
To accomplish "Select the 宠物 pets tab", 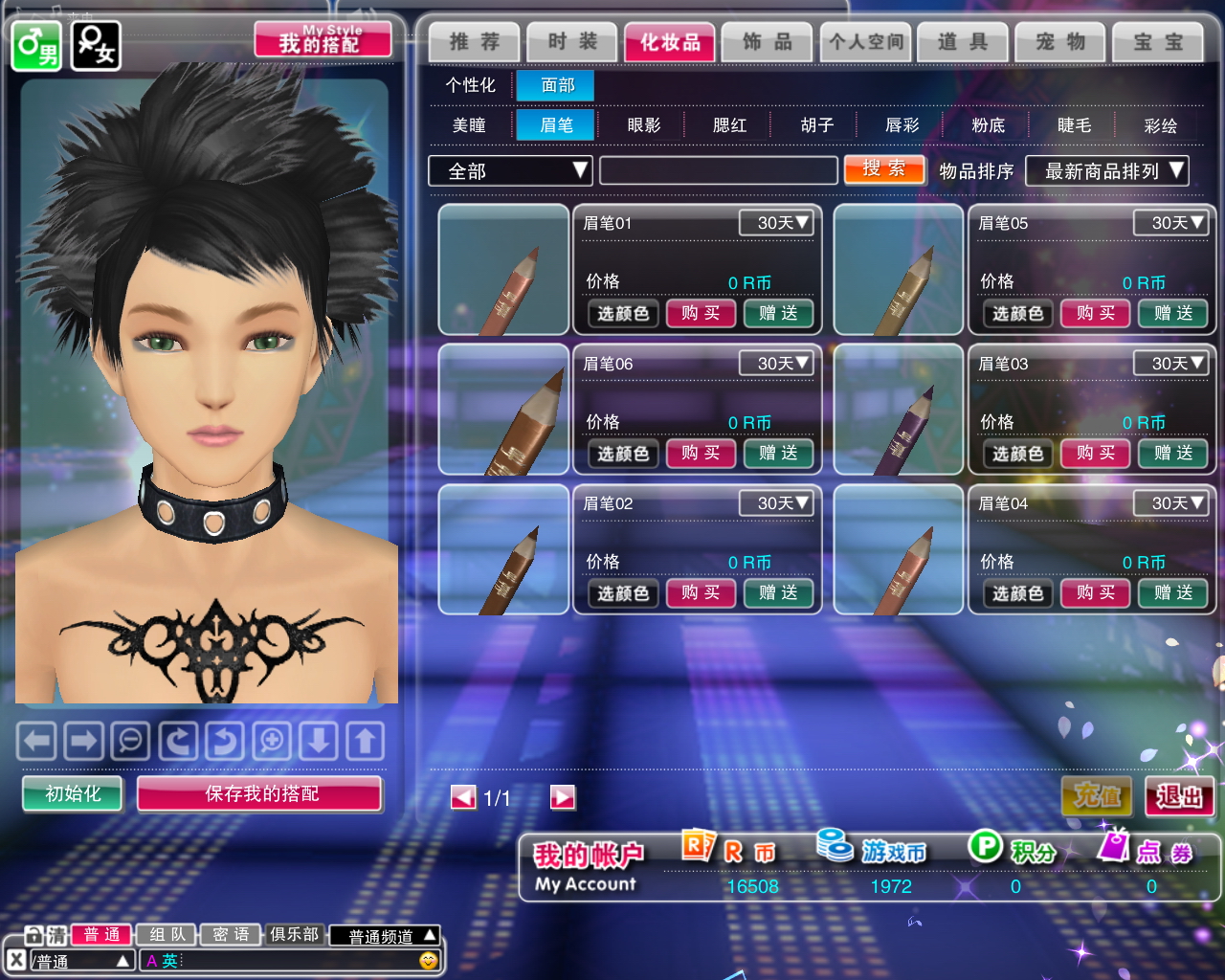I will tap(1060, 42).
